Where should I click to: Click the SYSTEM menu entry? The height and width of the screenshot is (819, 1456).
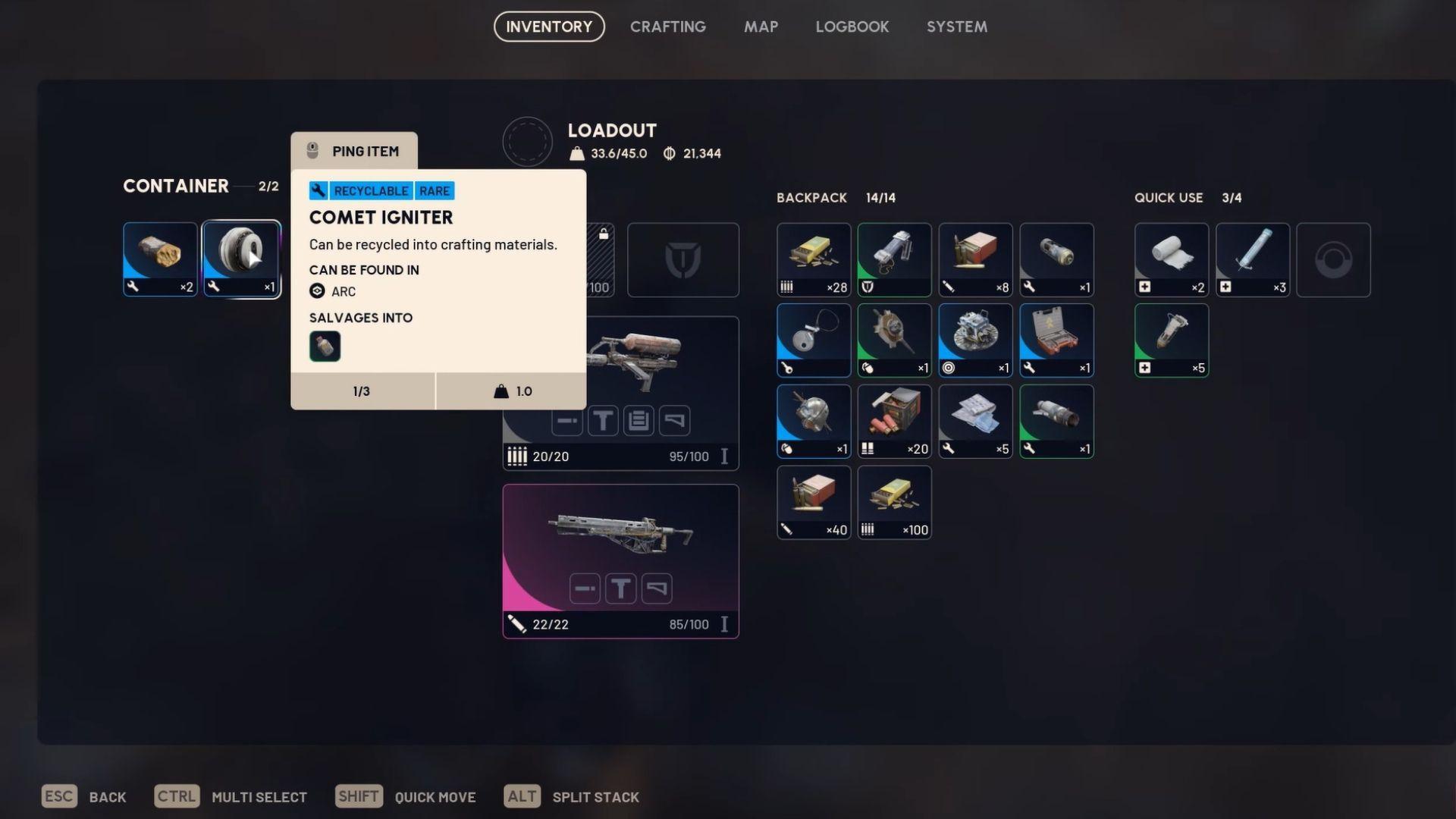pos(956,27)
